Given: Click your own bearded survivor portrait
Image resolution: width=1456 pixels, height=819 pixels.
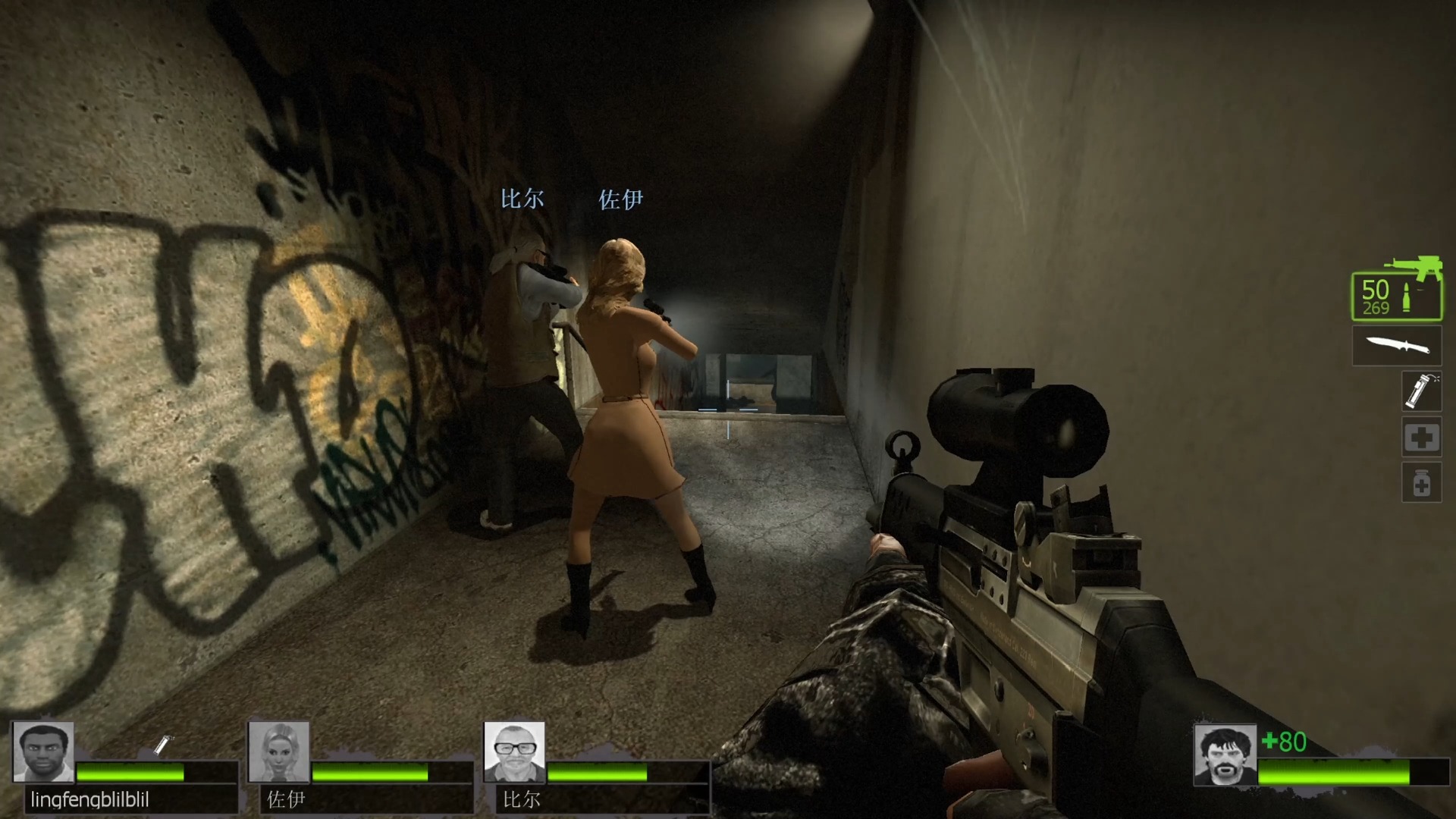Looking at the screenshot, I should (x=1225, y=755).
